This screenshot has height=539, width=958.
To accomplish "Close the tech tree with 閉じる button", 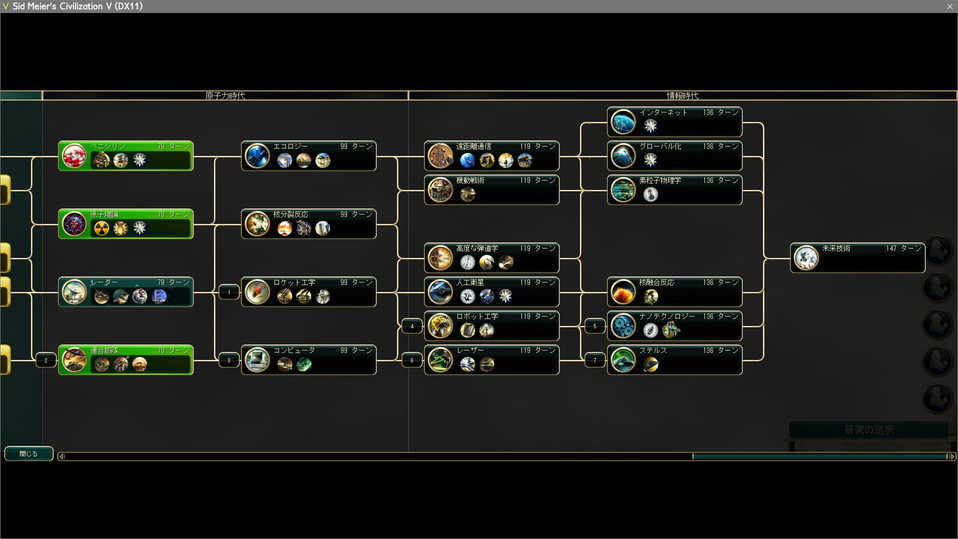I will point(28,453).
